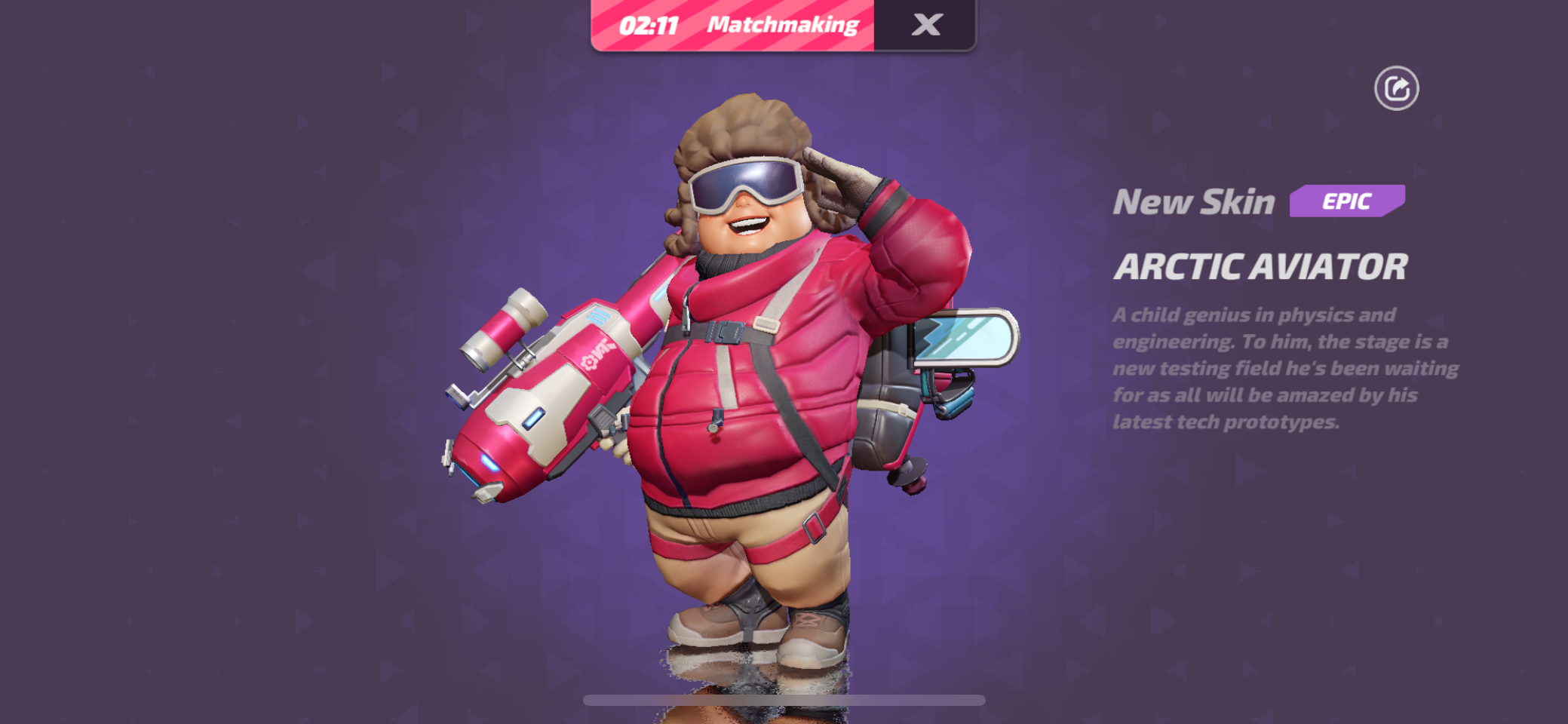The height and width of the screenshot is (724, 1568).
Task: Cancel matchmaking with the X button
Action: coord(926,24)
